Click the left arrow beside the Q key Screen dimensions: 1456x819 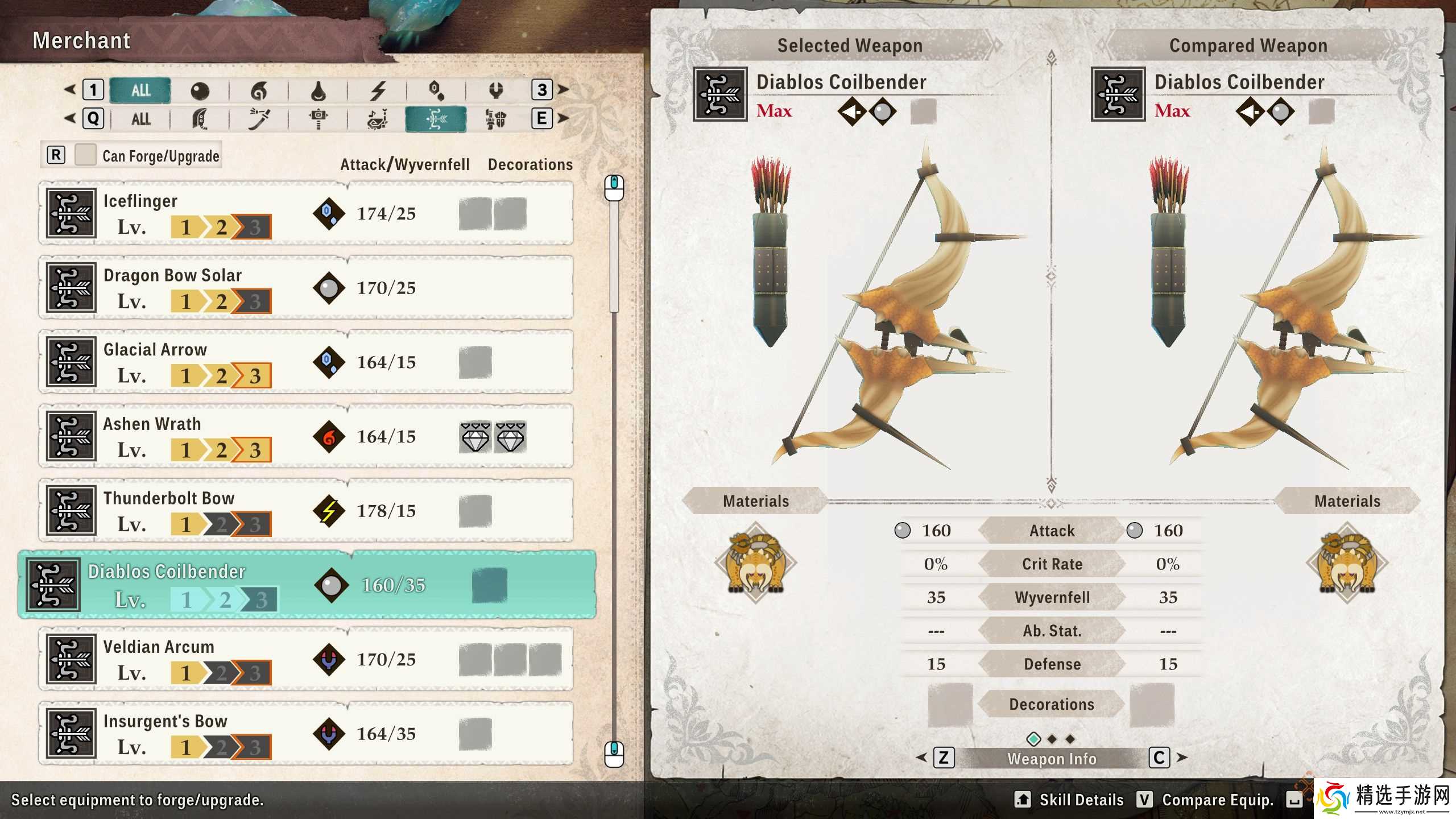[71, 119]
